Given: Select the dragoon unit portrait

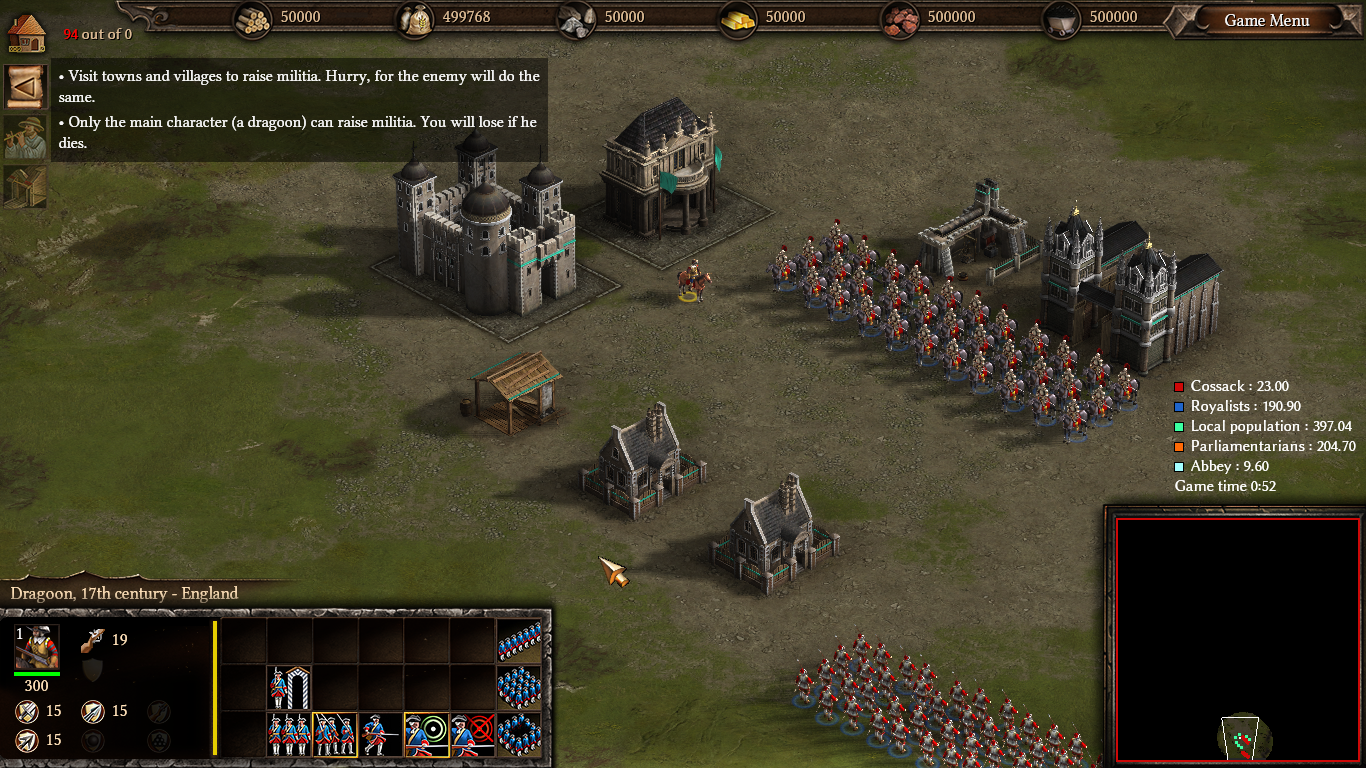Looking at the screenshot, I should 37,647.
